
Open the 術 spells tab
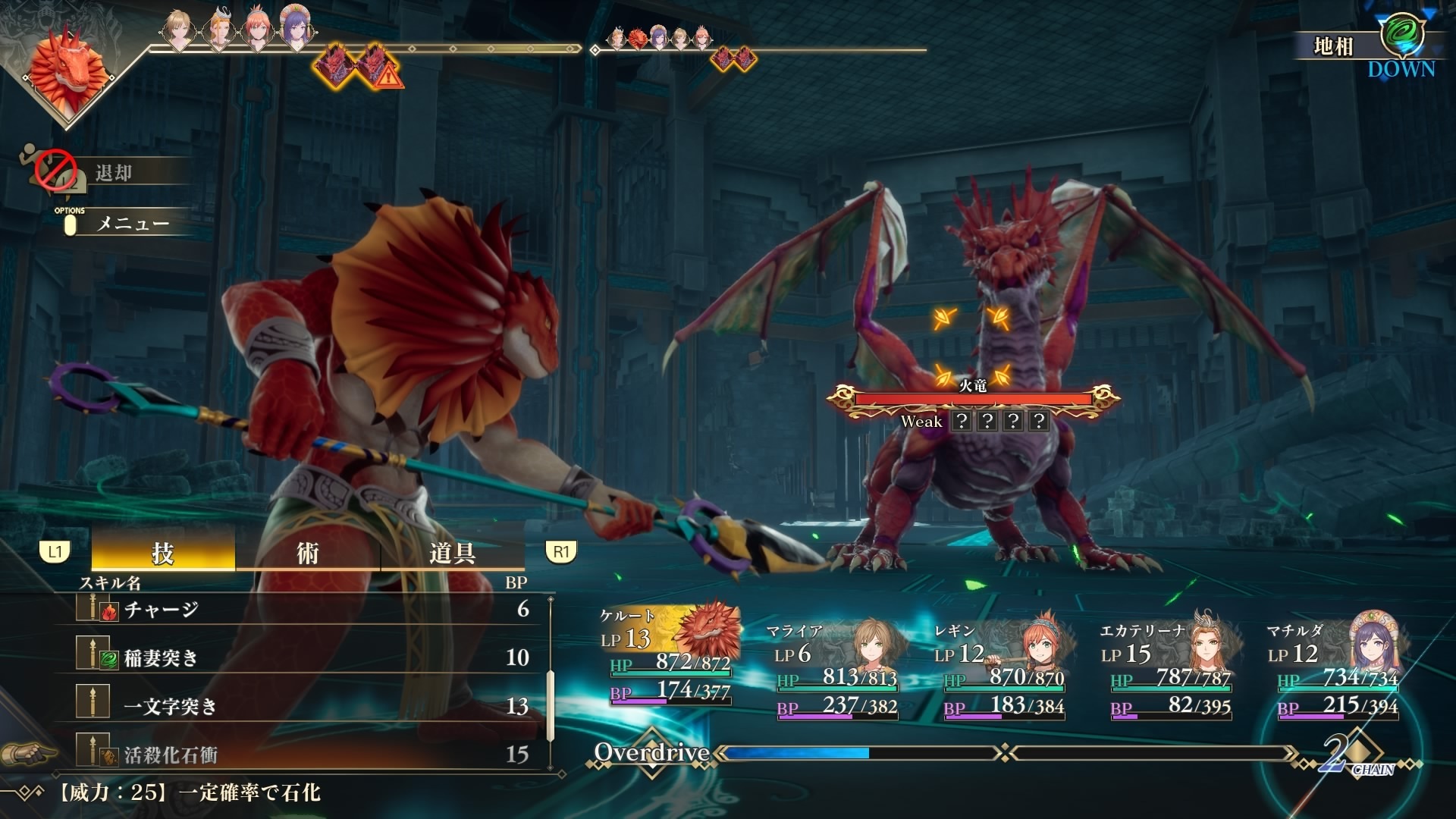point(307,553)
